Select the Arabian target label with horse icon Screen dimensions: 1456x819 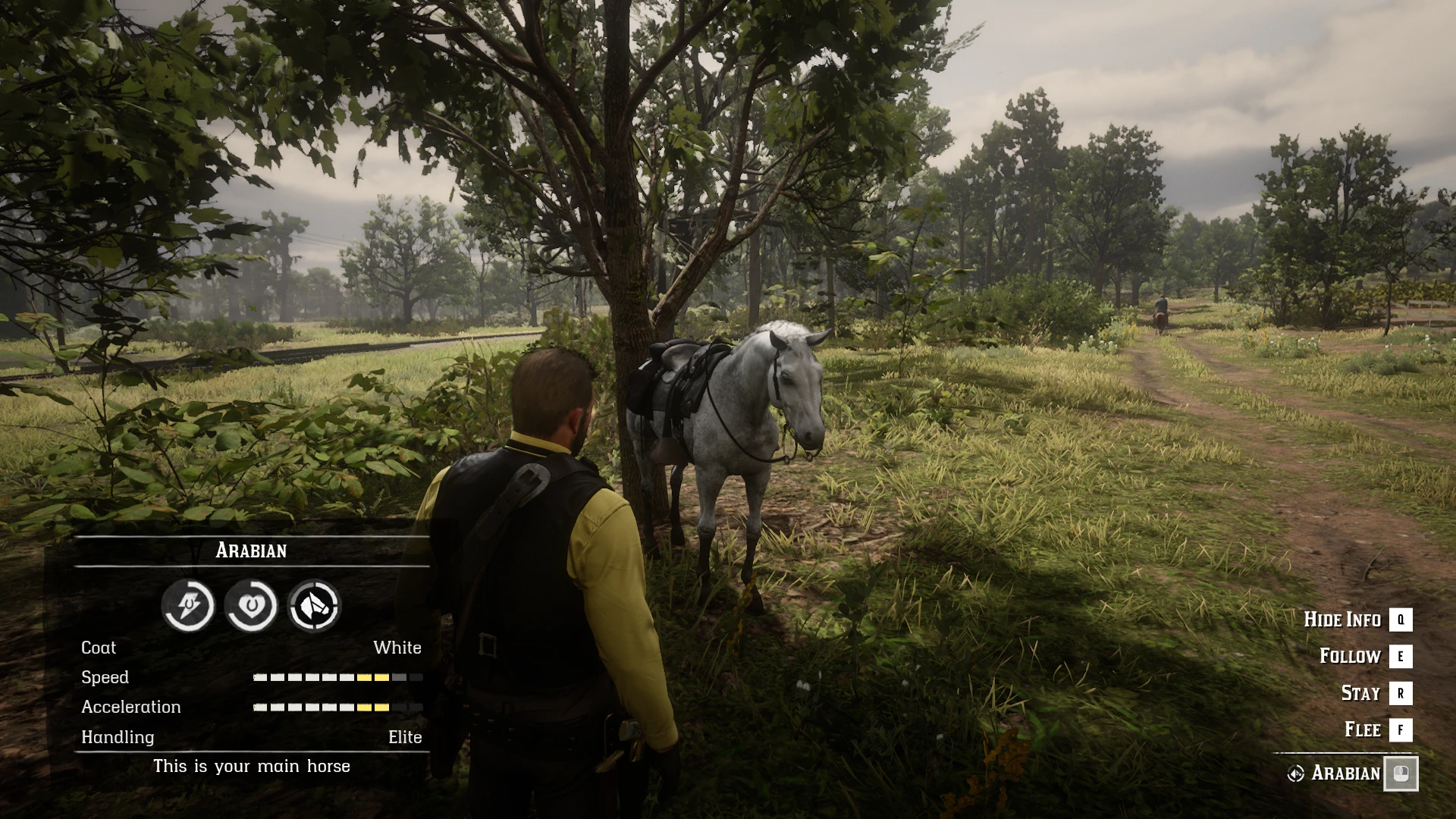(1335, 773)
